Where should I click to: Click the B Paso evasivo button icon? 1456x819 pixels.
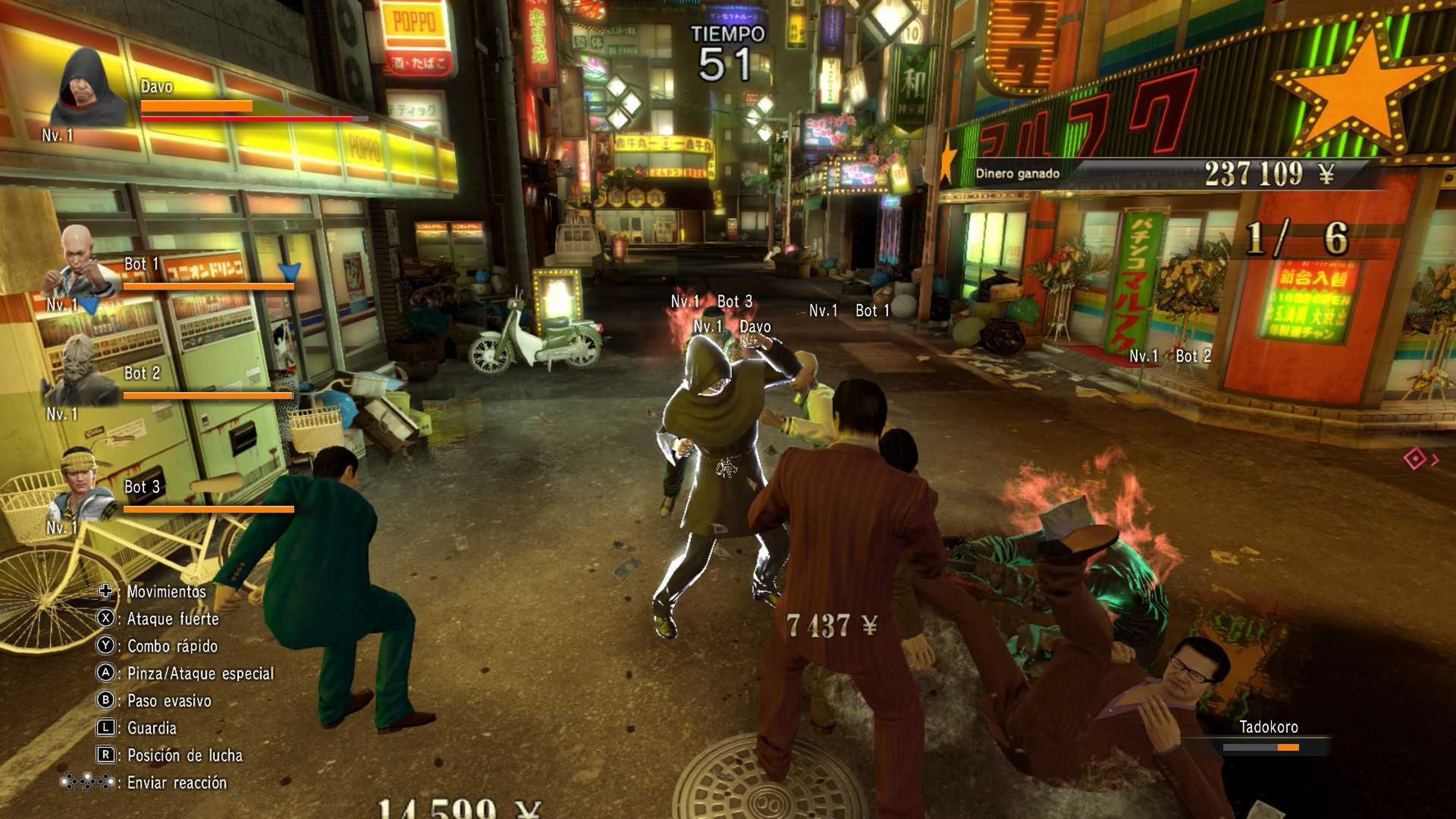tap(107, 701)
